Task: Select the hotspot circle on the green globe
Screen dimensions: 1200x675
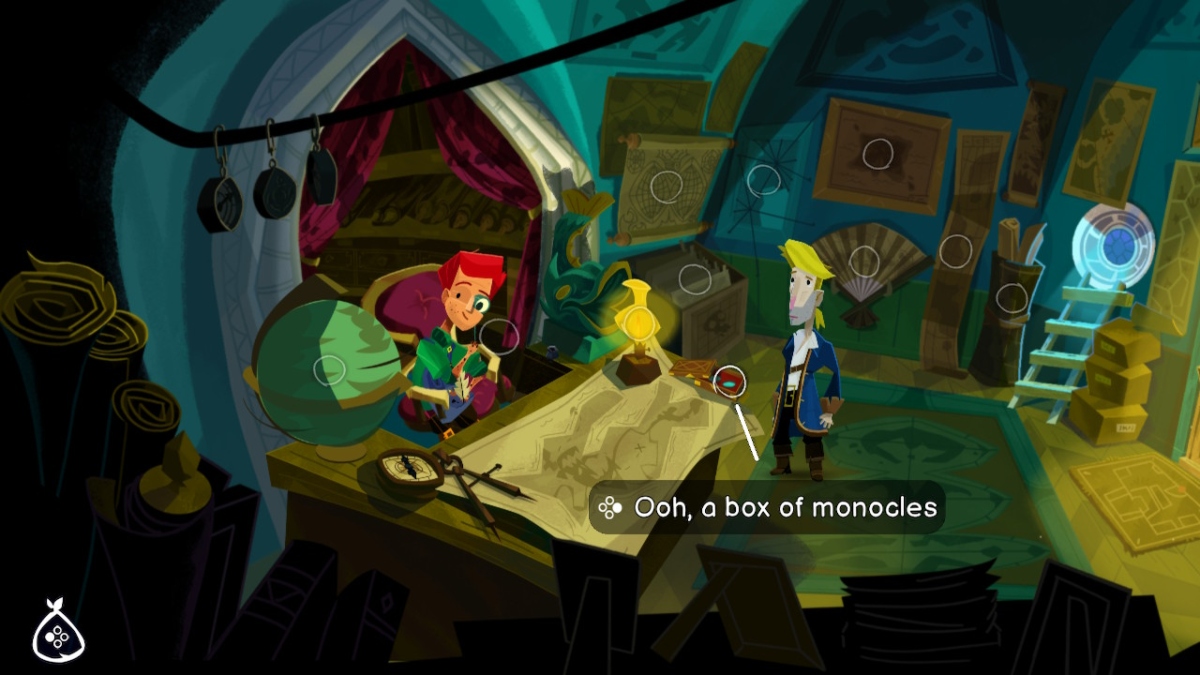Action: [x=329, y=370]
